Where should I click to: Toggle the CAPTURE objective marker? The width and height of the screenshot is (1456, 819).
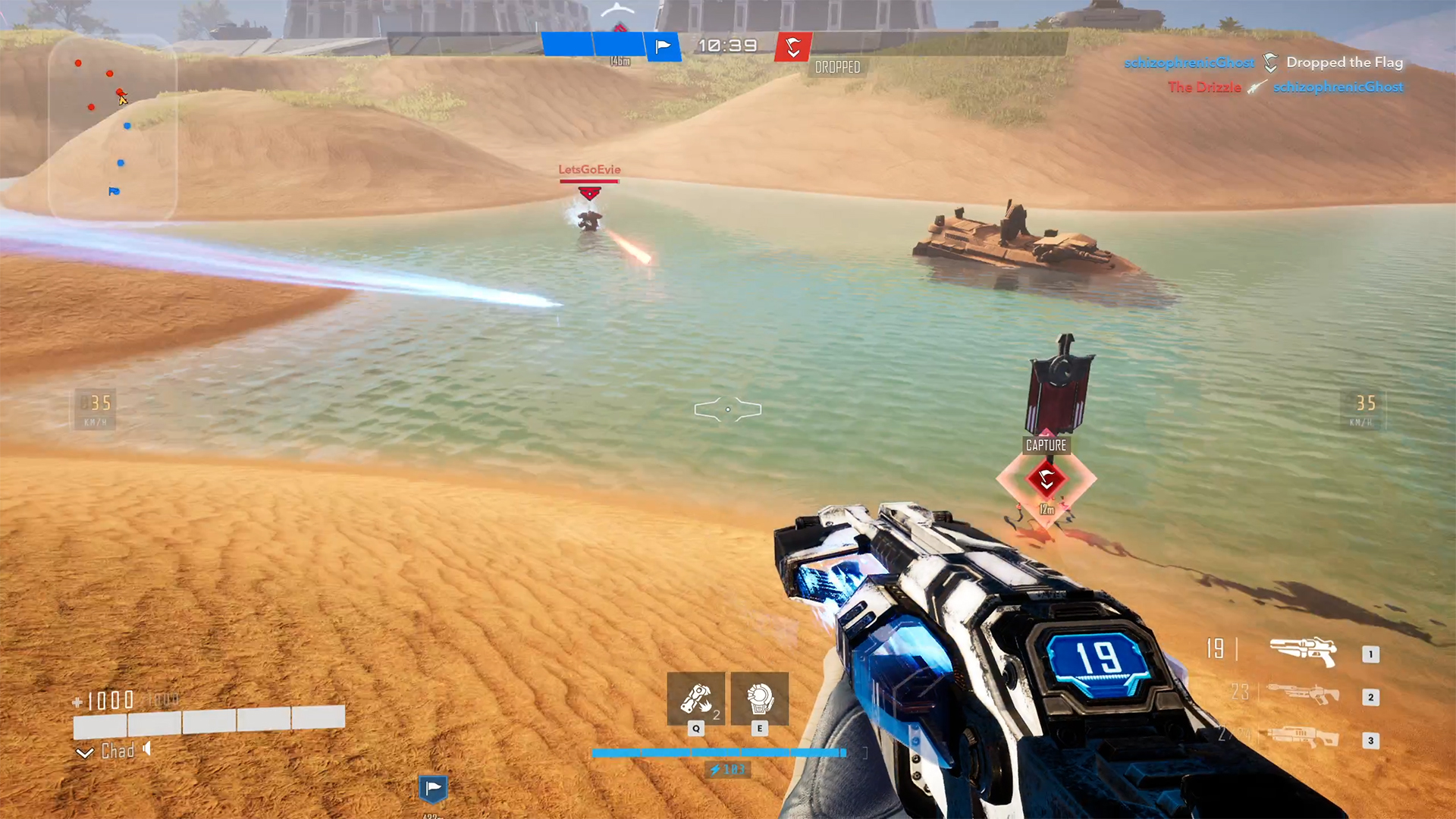tap(1045, 446)
